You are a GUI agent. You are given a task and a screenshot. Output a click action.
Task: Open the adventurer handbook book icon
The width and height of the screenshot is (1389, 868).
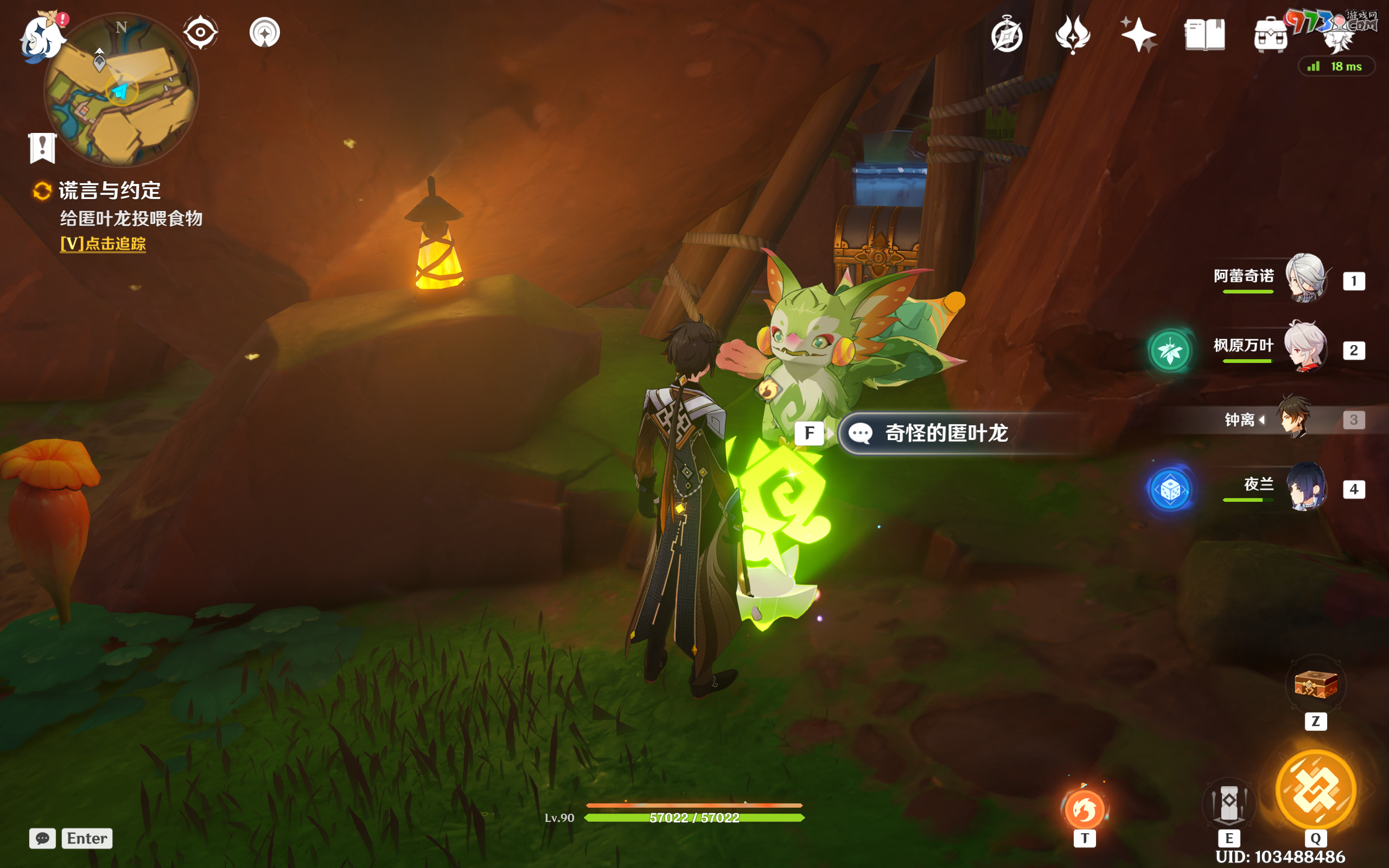pos(1204,34)
